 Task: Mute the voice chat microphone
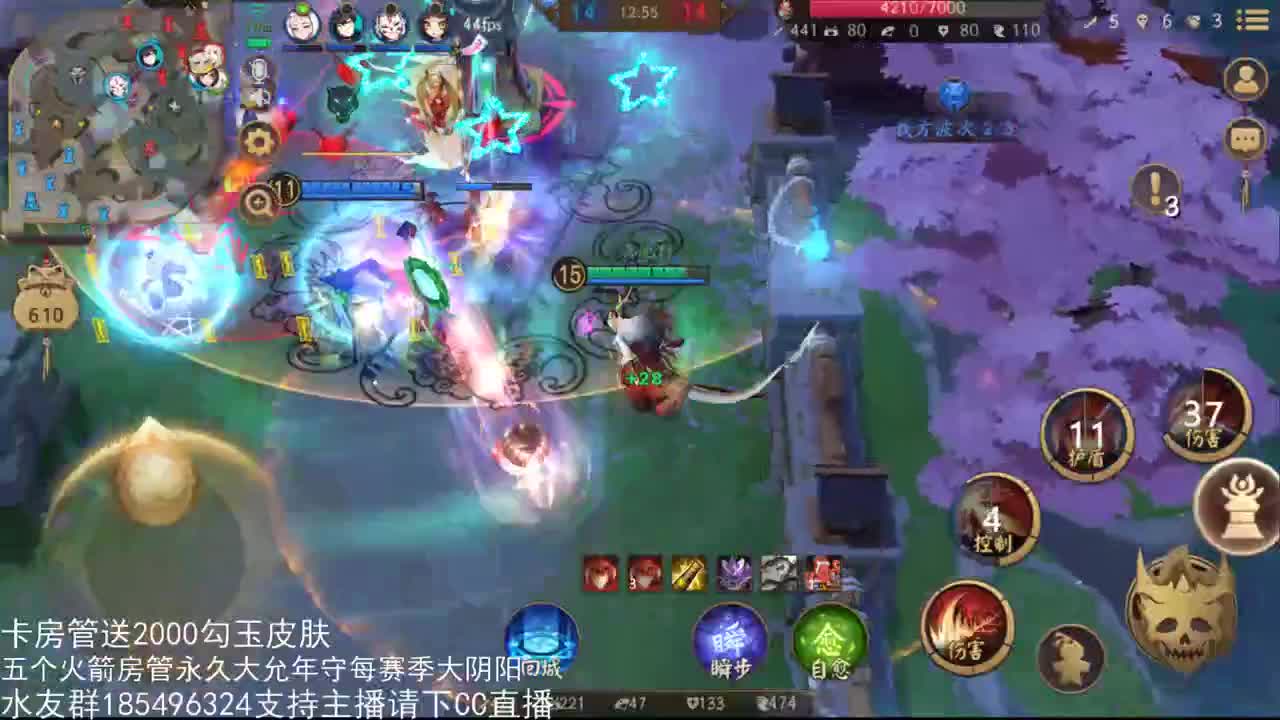pyautogui.click(x=260, y=70)
